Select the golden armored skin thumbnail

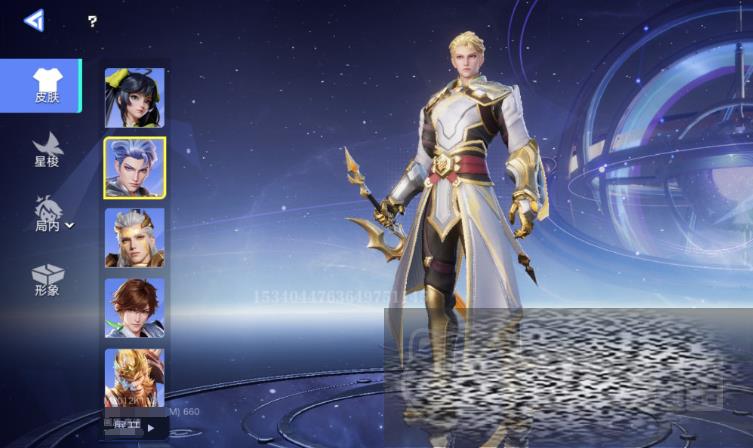(x=134, y=377)
